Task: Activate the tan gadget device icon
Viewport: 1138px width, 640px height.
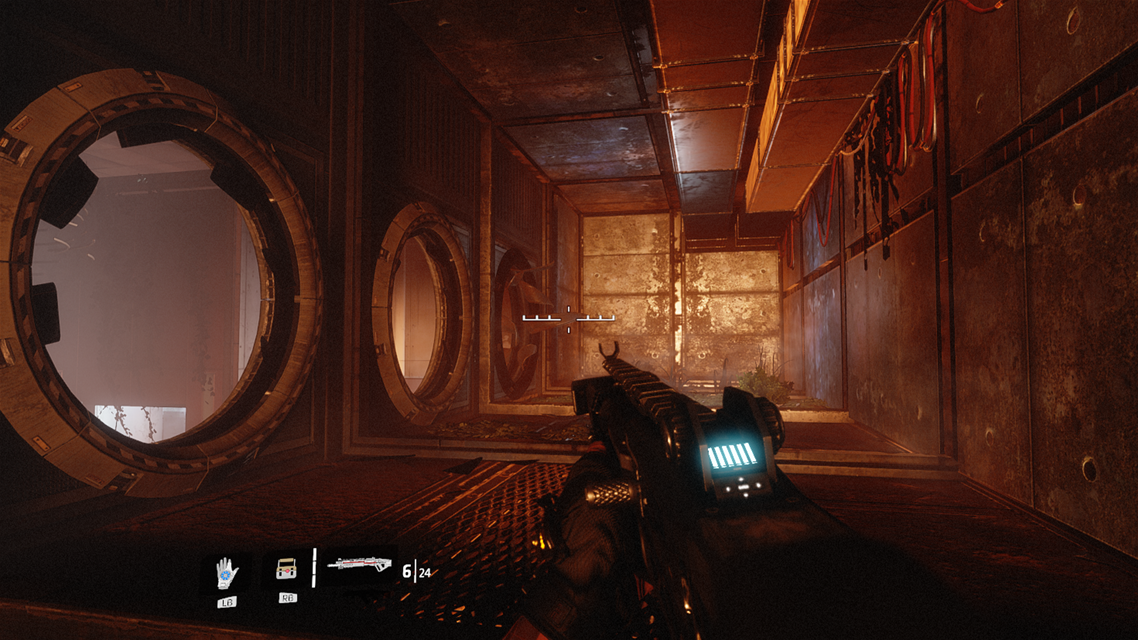Action: [x=285, y=571]
